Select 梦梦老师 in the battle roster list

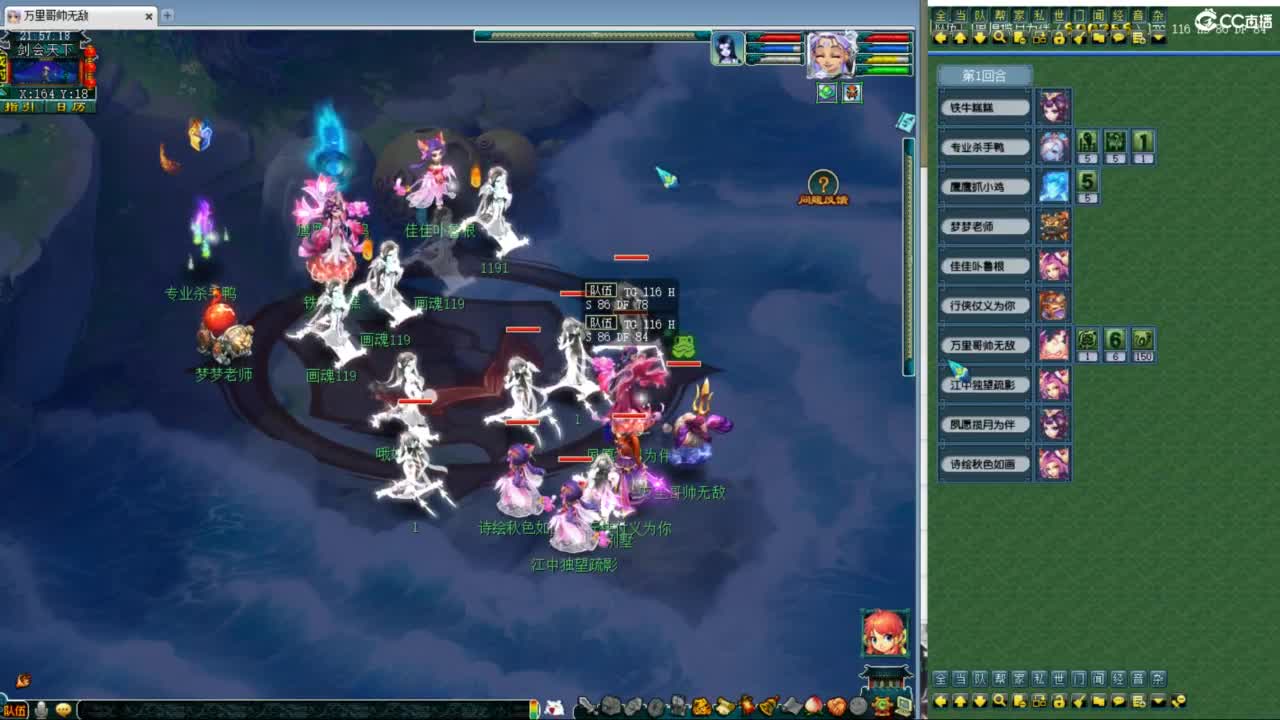983,226
